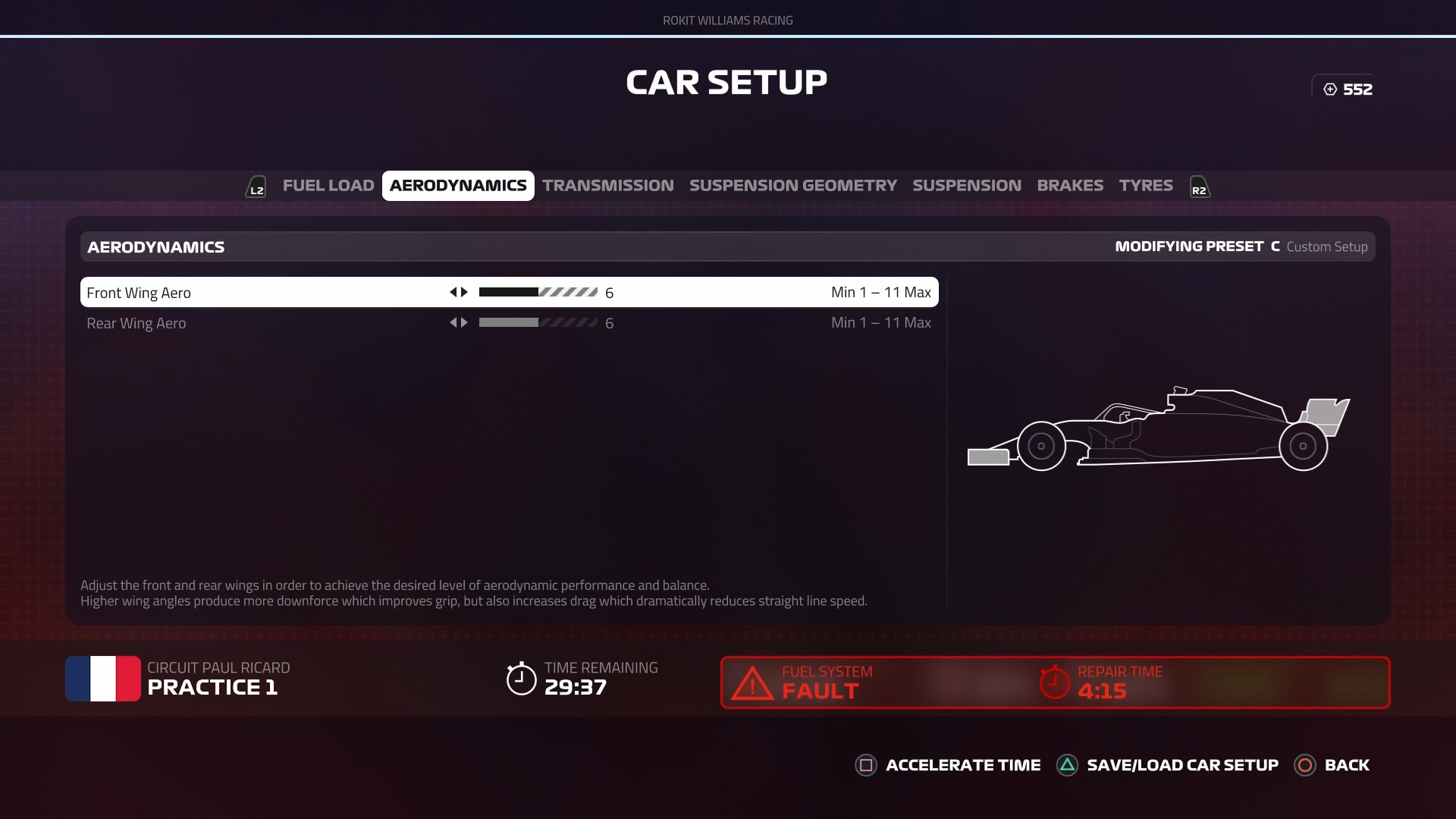The height and width of the screenshot is (819, 1456).
Task: Switch to the Fuel Load tab
Action: point(328,186)
